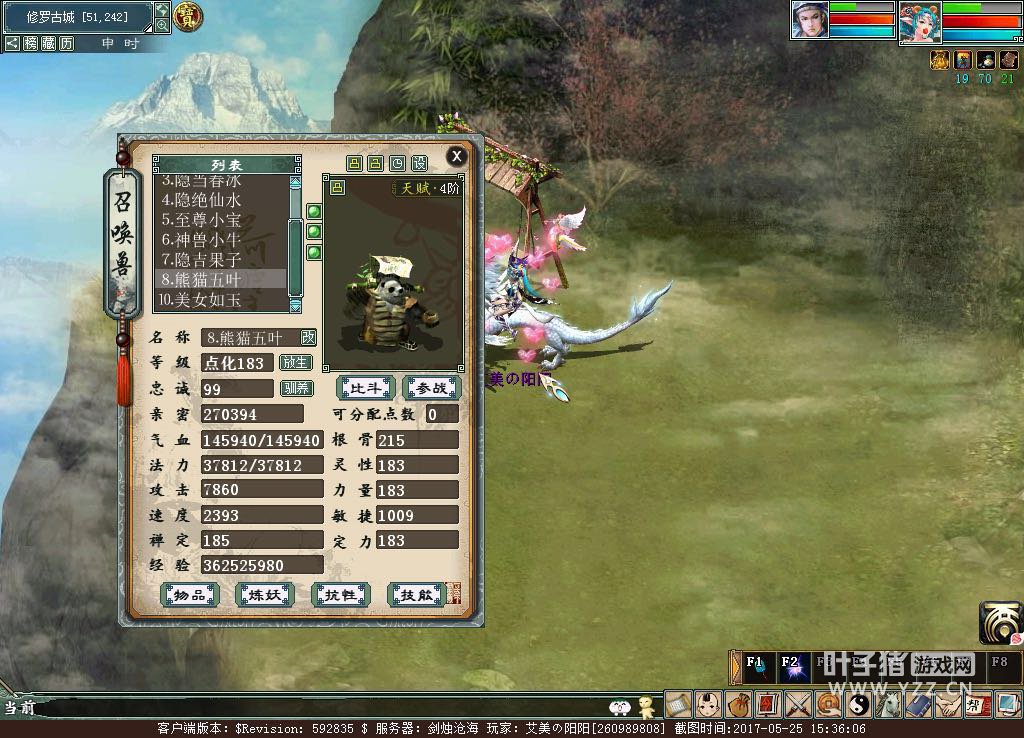The width and height of the screenshot is (1024, 738).
Task: Rename pet with the 改 button
Action: (x=308, y=337)
